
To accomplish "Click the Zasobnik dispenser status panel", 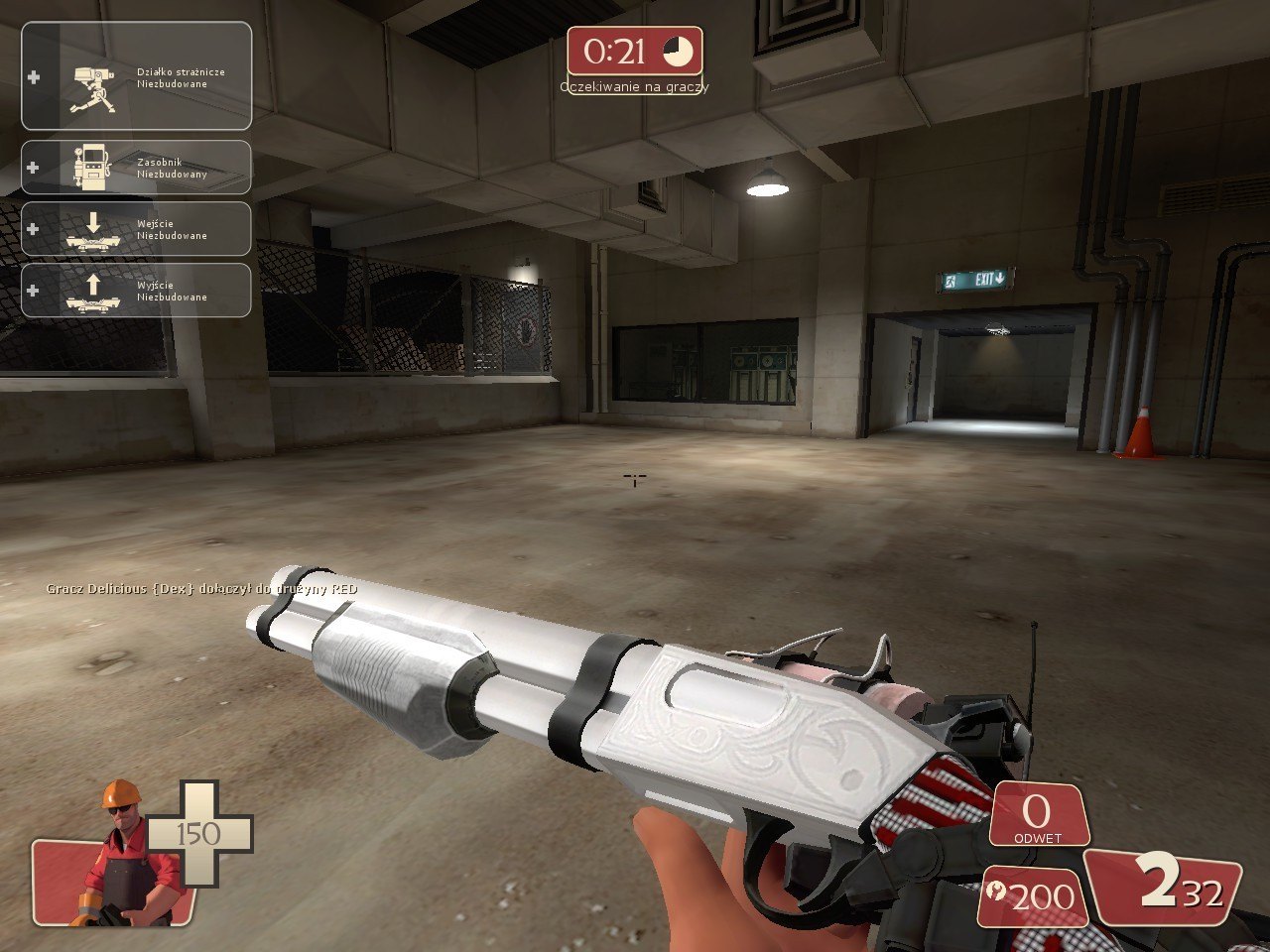I will pyautogui.click(x=137, y=168).
